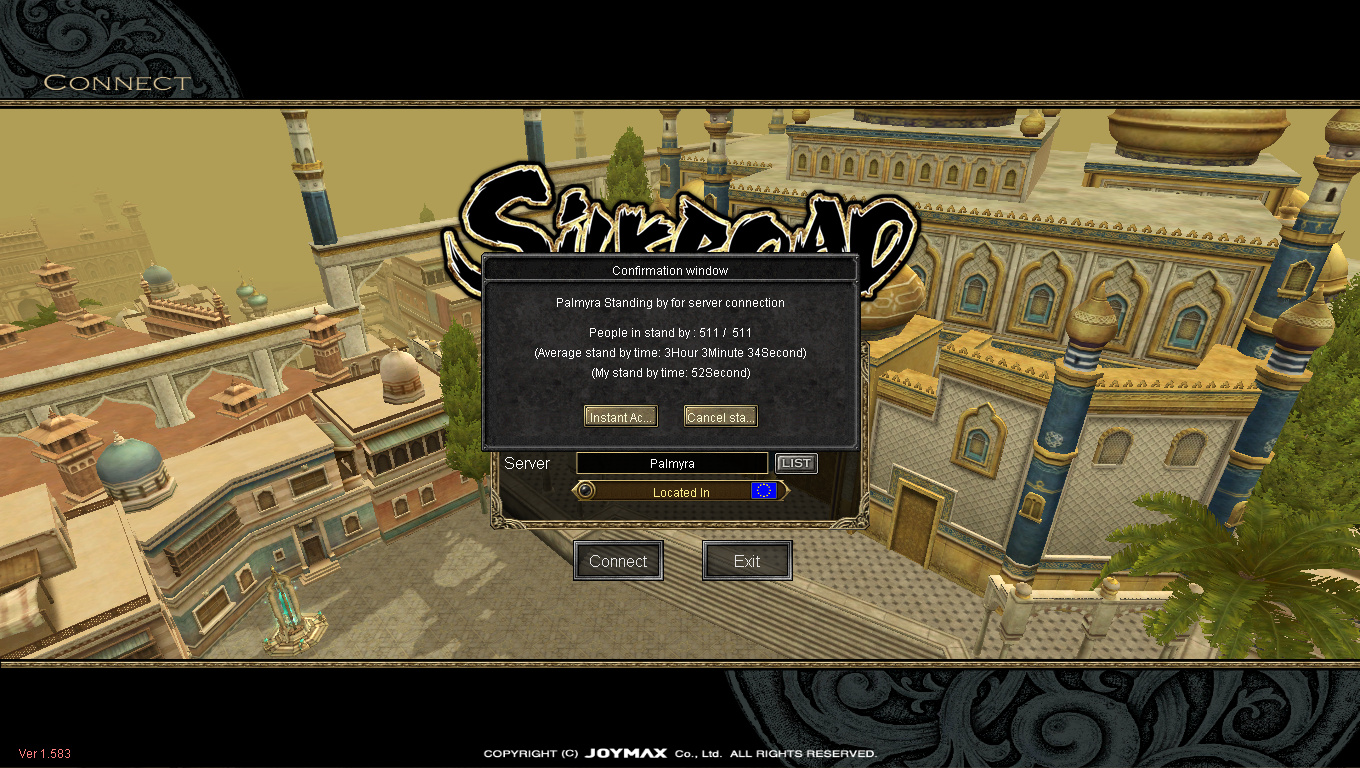Exit the game
Viewport: 1360px width, 768px height.
point(747,561)
